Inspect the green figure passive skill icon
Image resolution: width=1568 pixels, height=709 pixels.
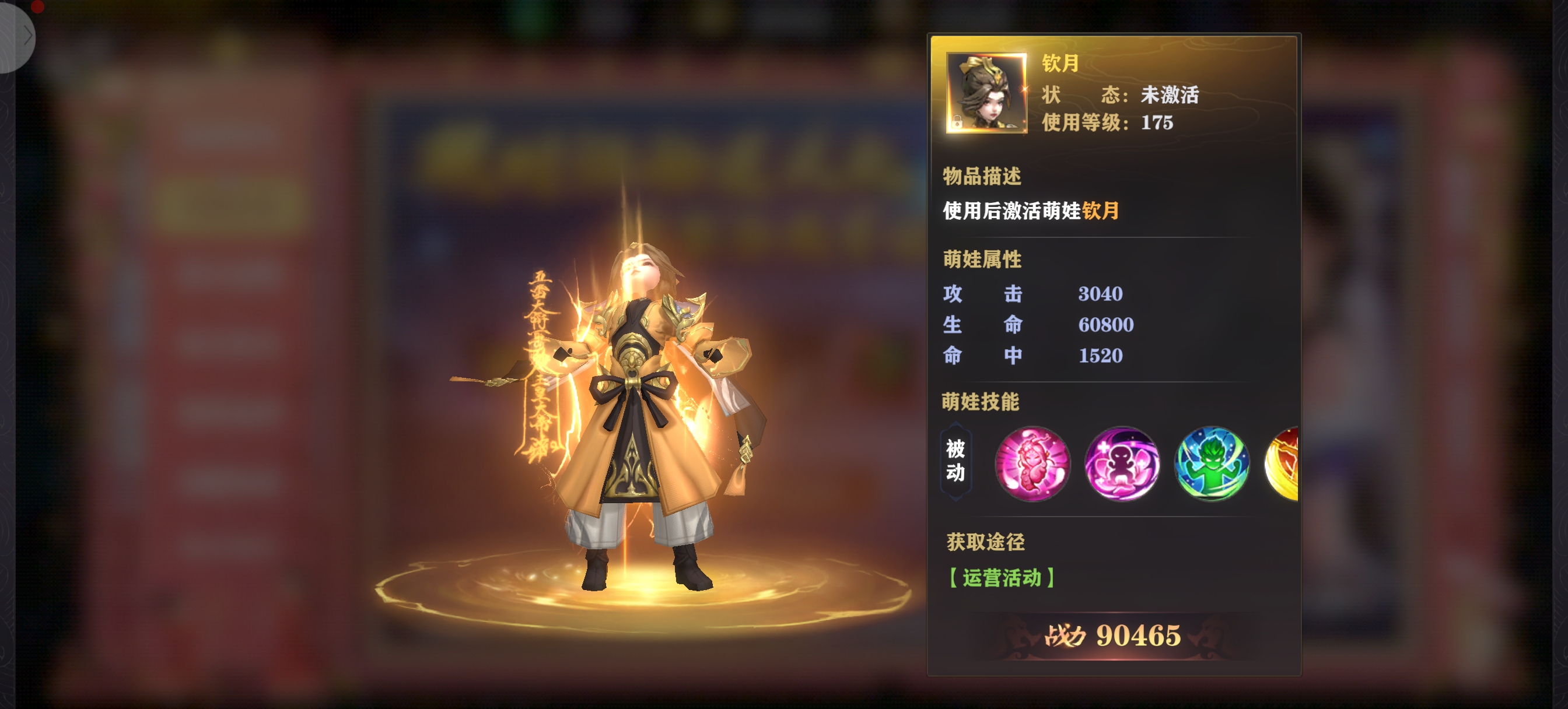point(1212,464)
